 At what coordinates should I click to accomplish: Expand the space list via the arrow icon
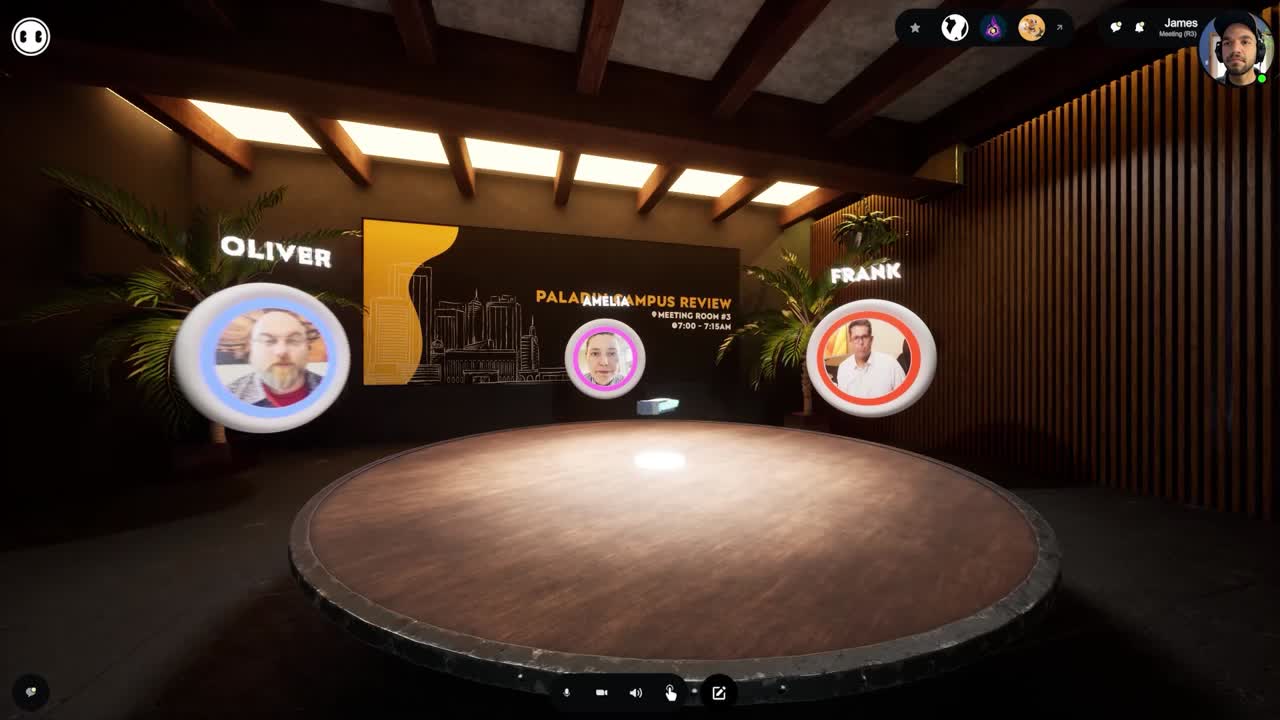point(1060,27)
